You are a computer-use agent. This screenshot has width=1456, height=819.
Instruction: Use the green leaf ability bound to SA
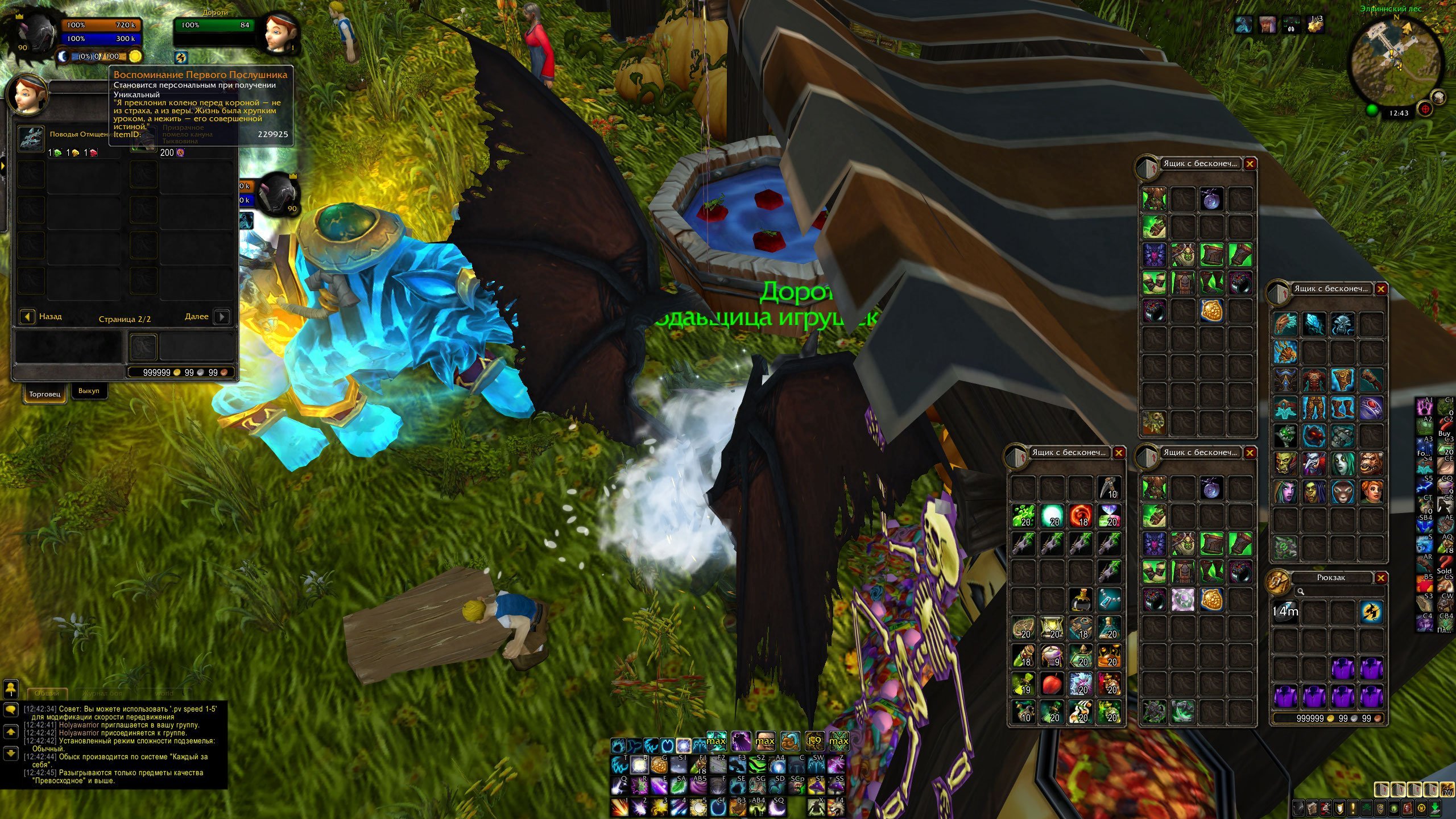(679, 786)
